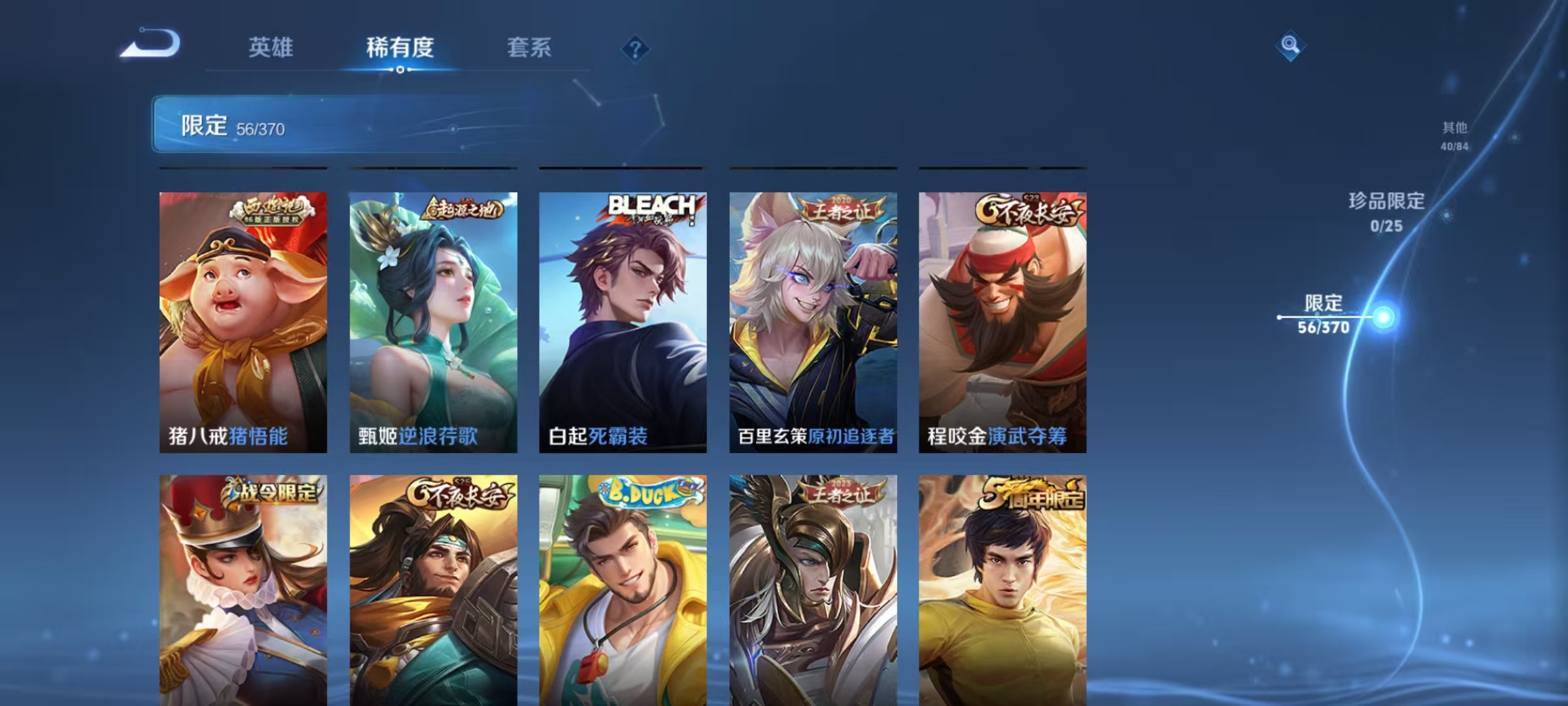
Task: Switch to the 套系 tab
Action: [529, 48]
